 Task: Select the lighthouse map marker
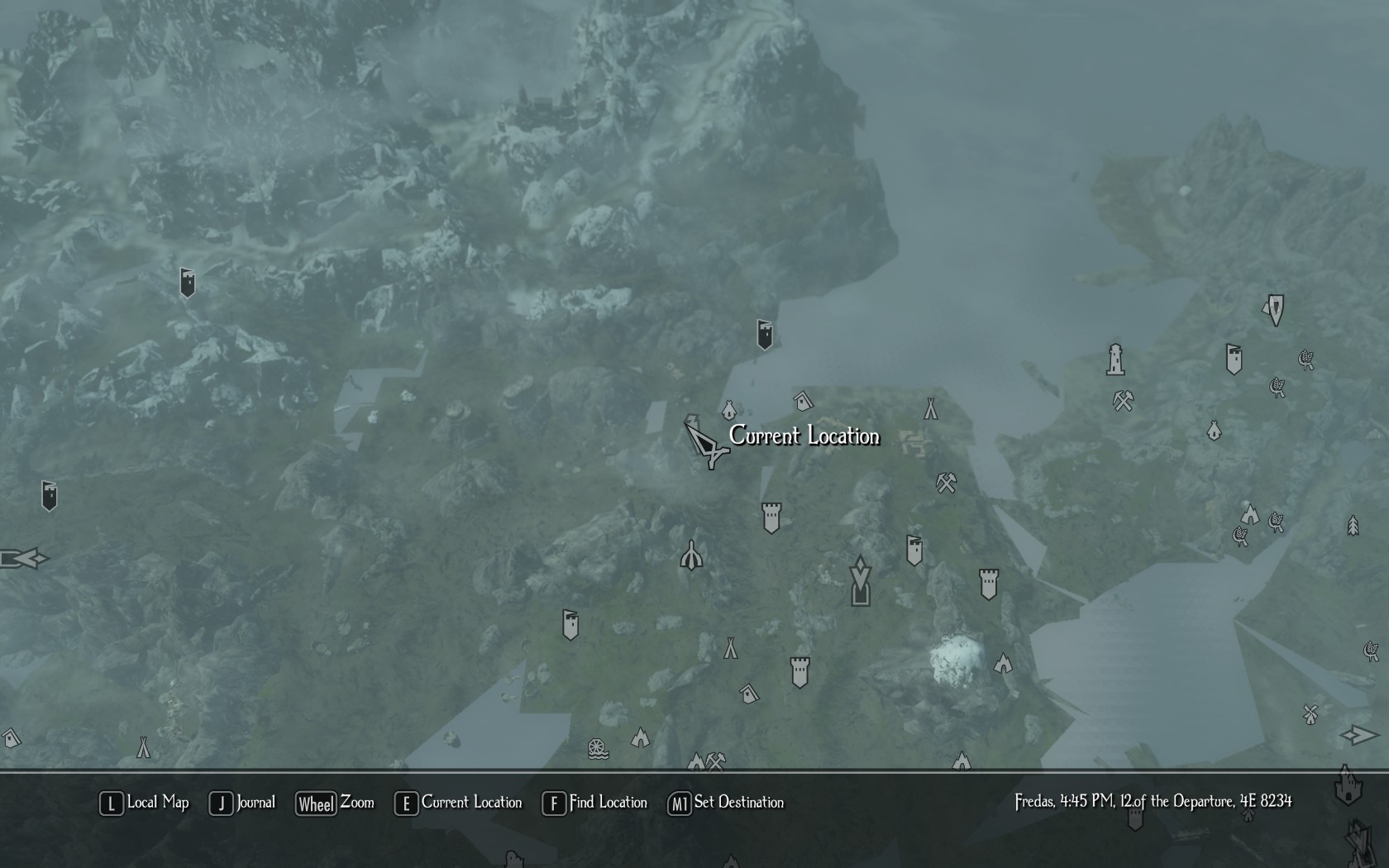click(1115, 360)
